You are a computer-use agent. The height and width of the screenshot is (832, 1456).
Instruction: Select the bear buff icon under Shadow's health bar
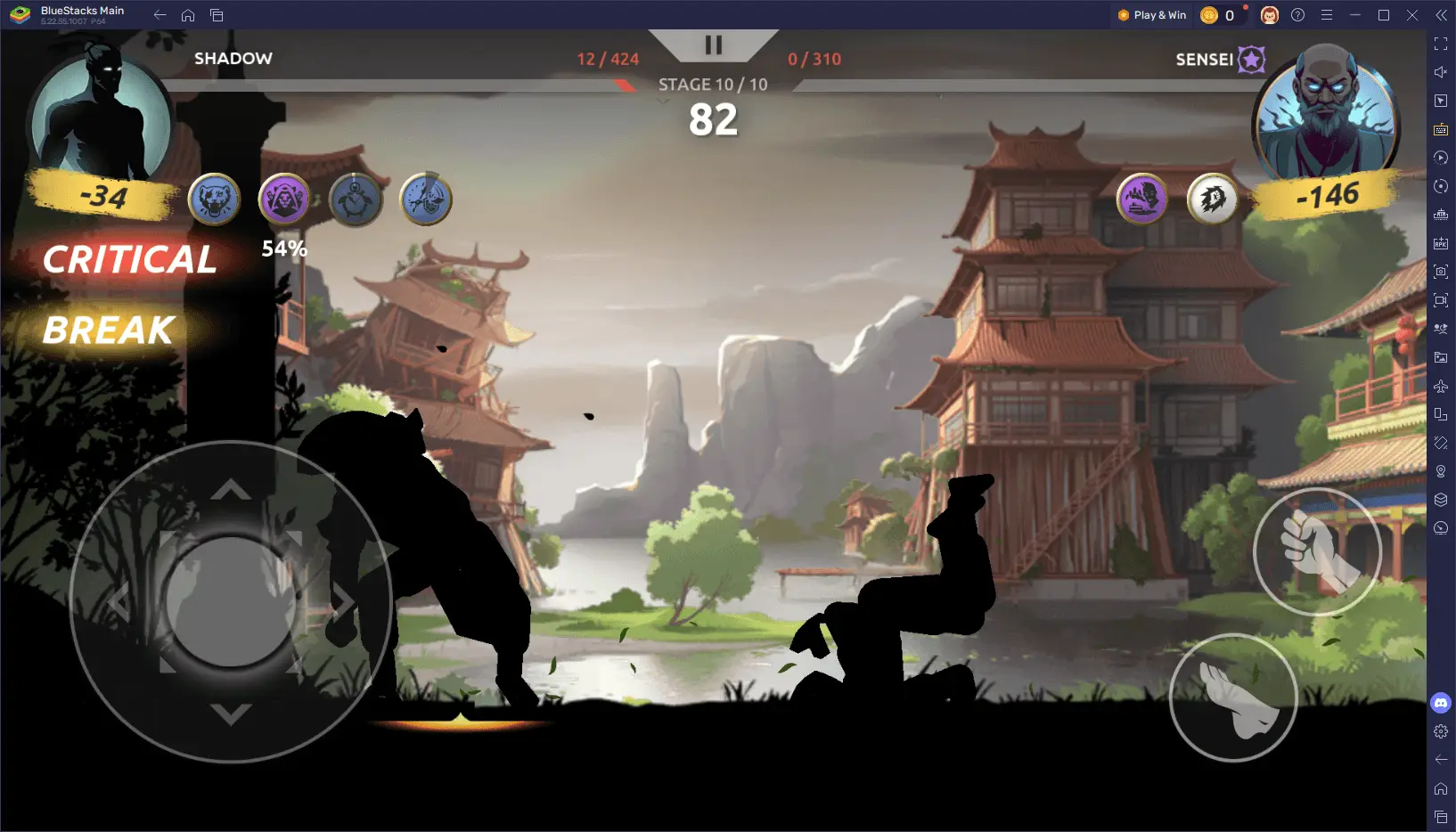(x=212, y=200)
